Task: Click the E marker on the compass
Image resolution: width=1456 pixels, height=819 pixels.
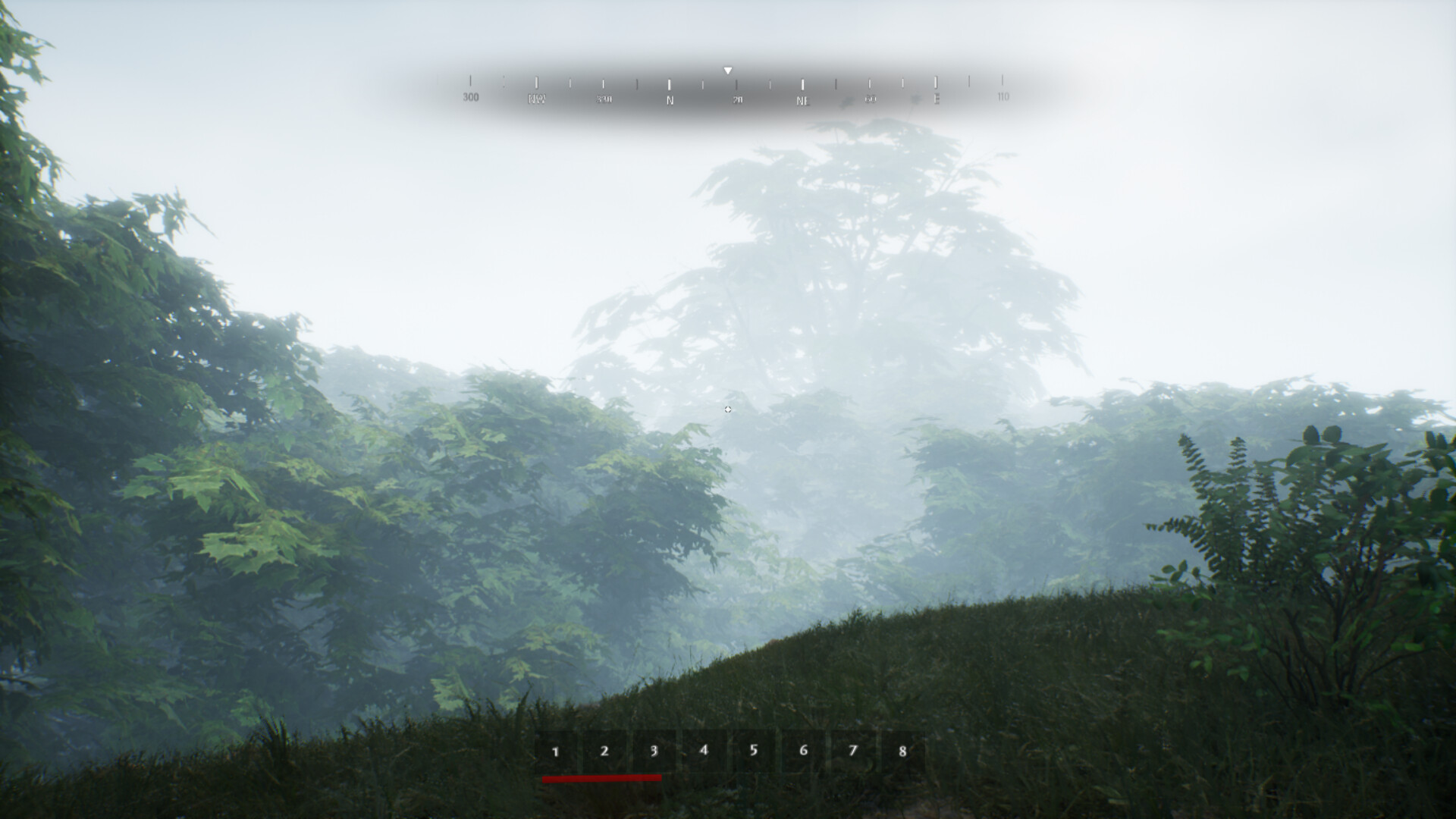Action: [935, 98]
